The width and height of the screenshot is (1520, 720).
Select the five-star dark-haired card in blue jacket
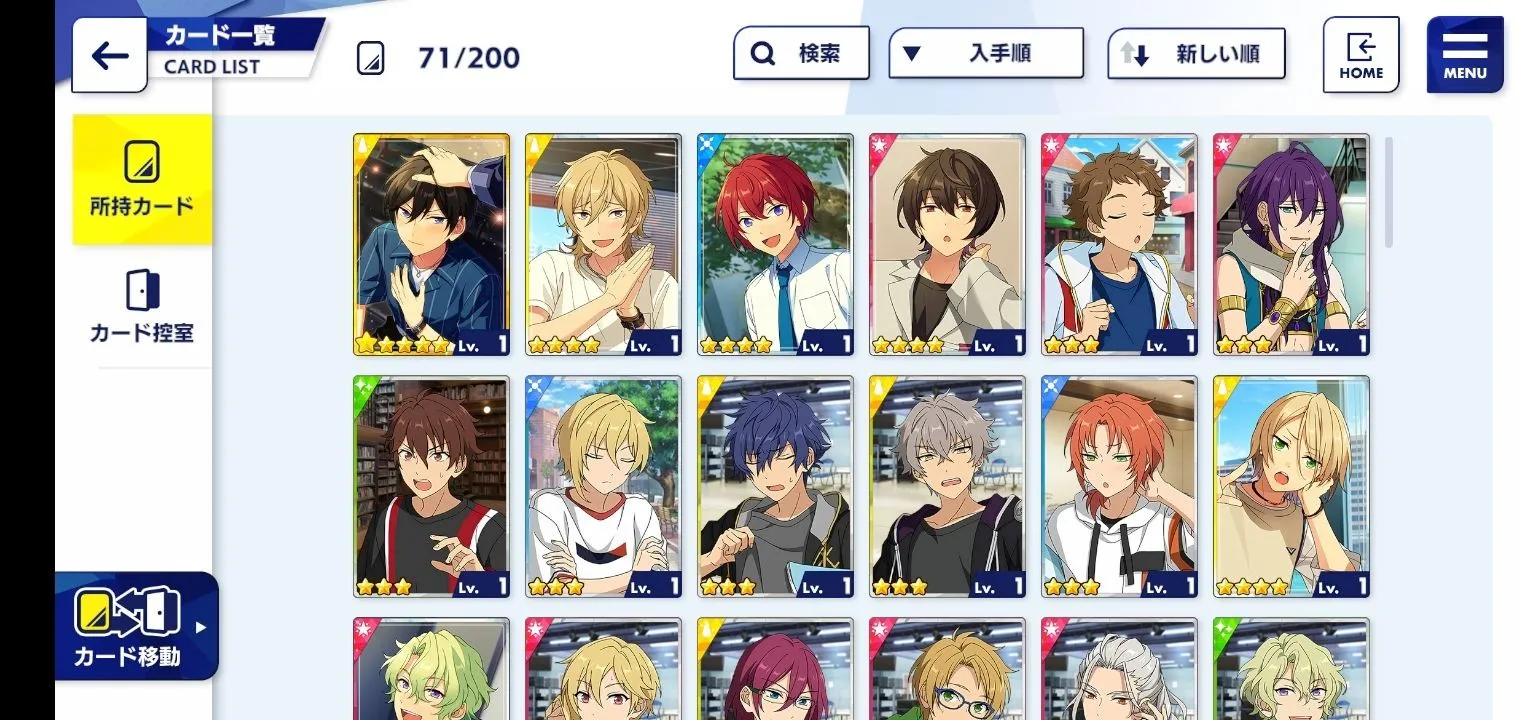431,245
